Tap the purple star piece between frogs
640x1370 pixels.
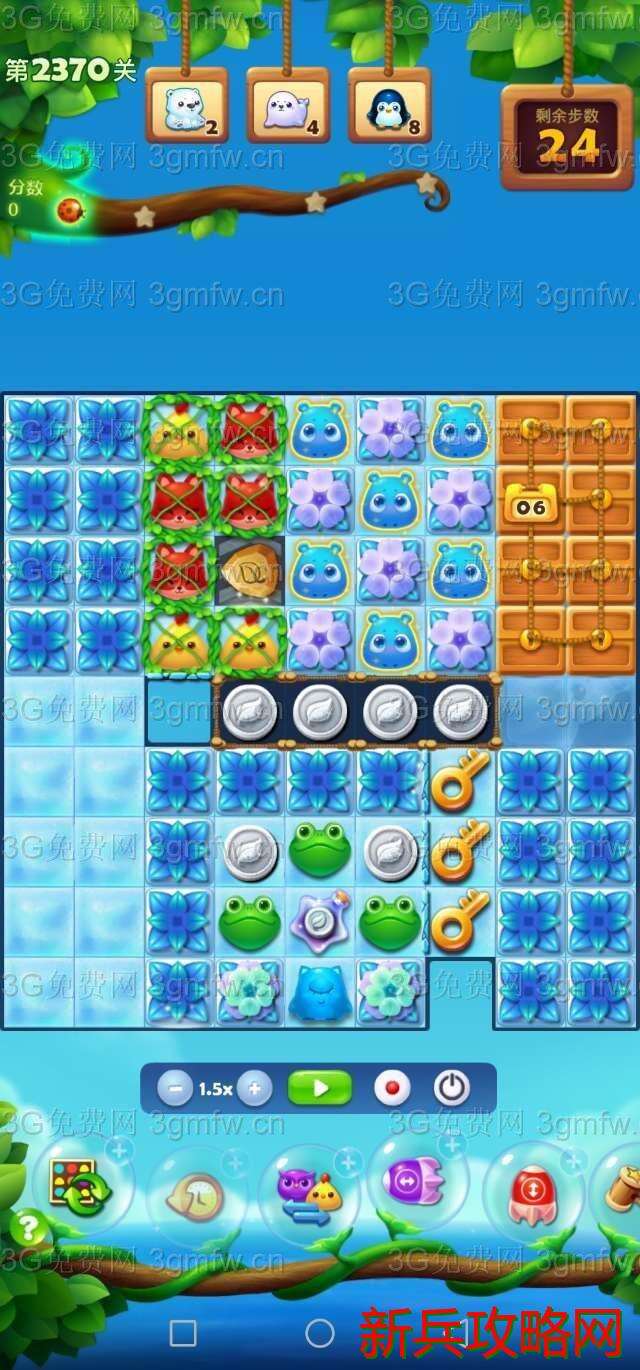[320, 921]
